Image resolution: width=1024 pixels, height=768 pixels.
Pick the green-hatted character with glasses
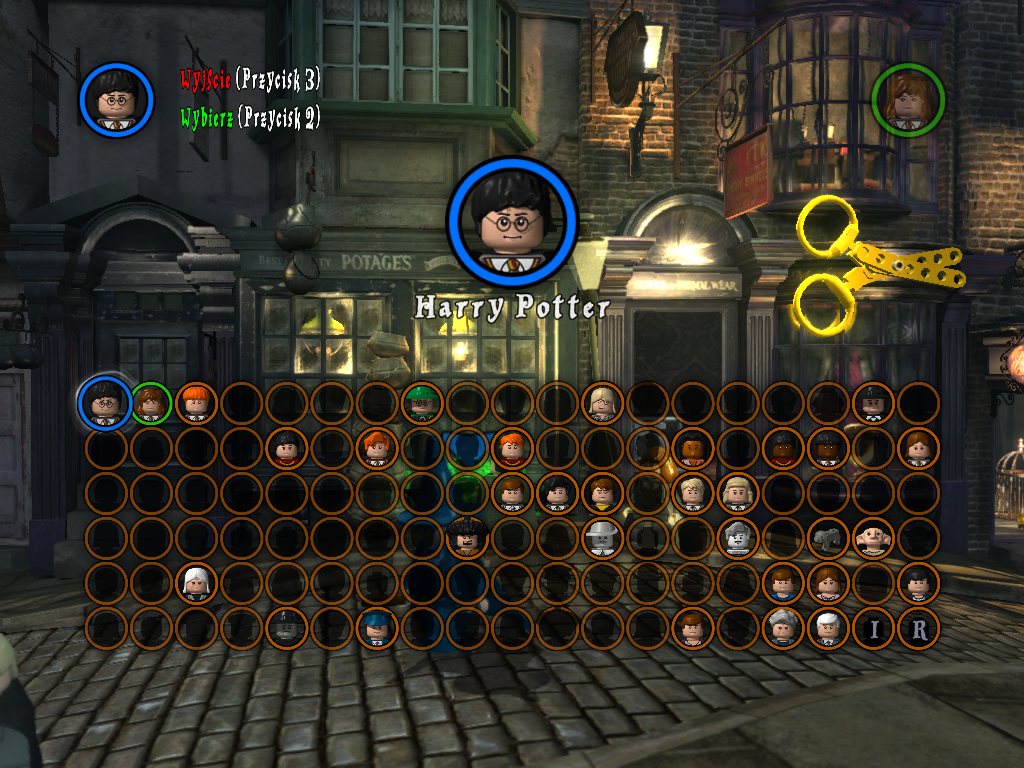422,402
